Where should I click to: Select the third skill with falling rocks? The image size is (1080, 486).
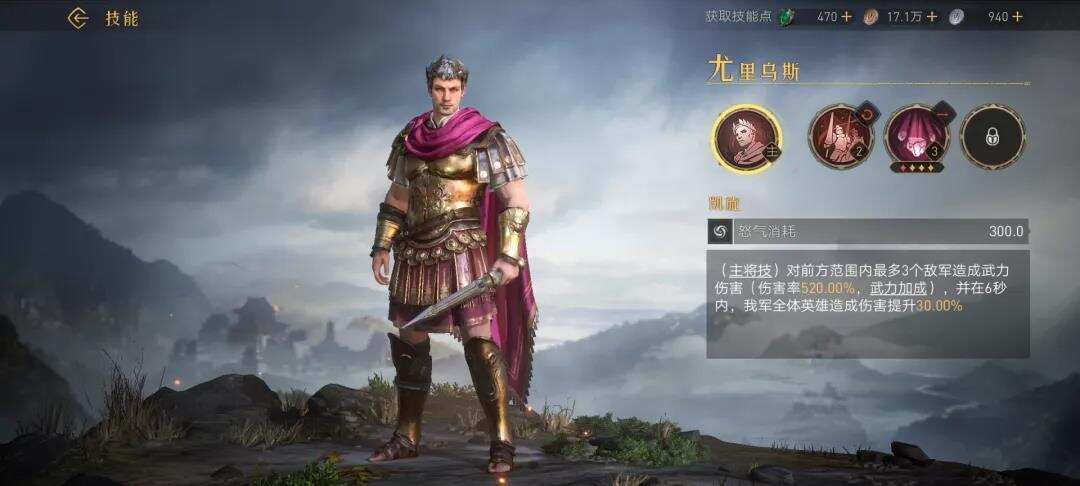pos(916,137)
